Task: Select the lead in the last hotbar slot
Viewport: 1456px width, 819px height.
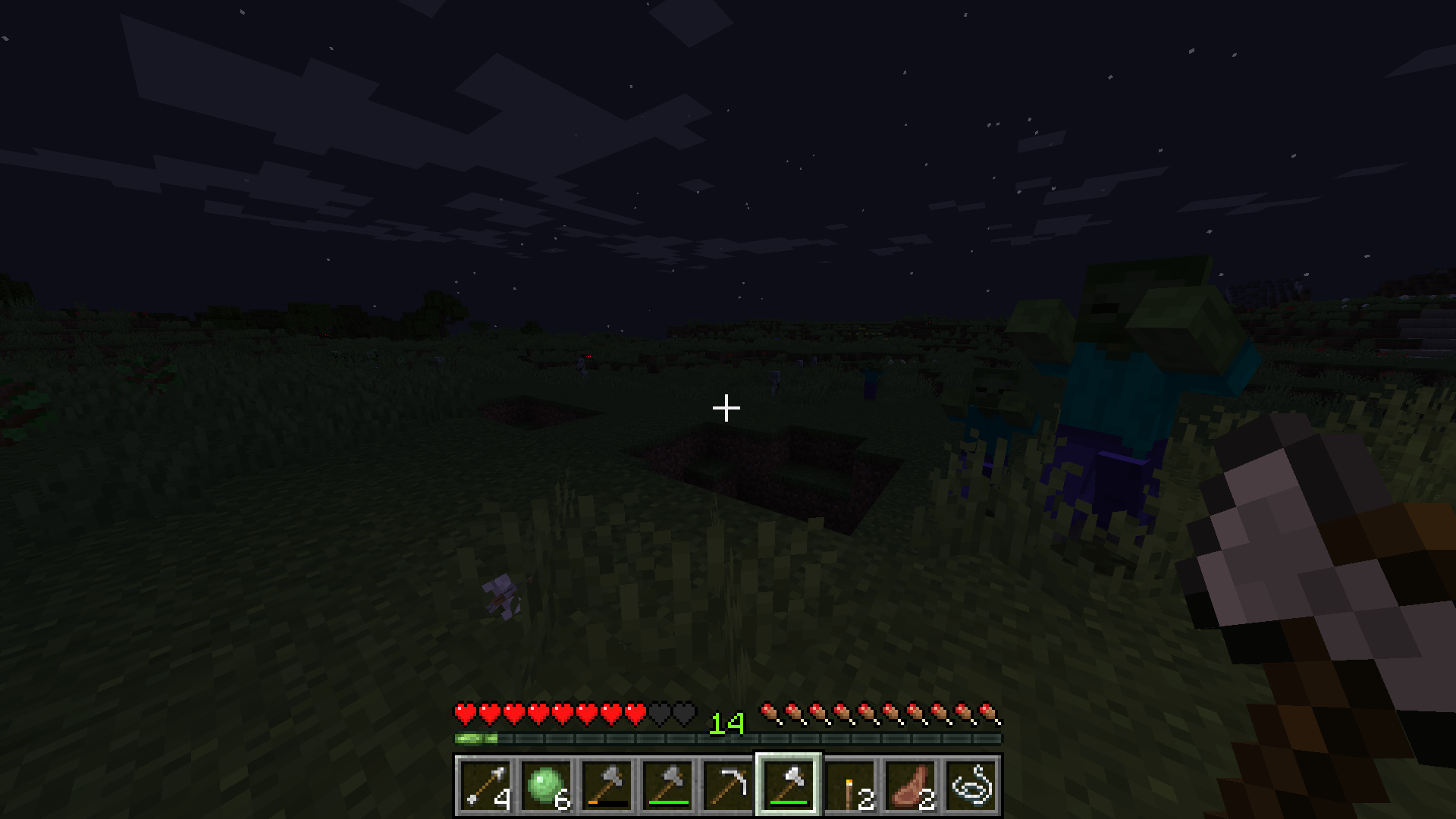Action: [x=971, y=786]
